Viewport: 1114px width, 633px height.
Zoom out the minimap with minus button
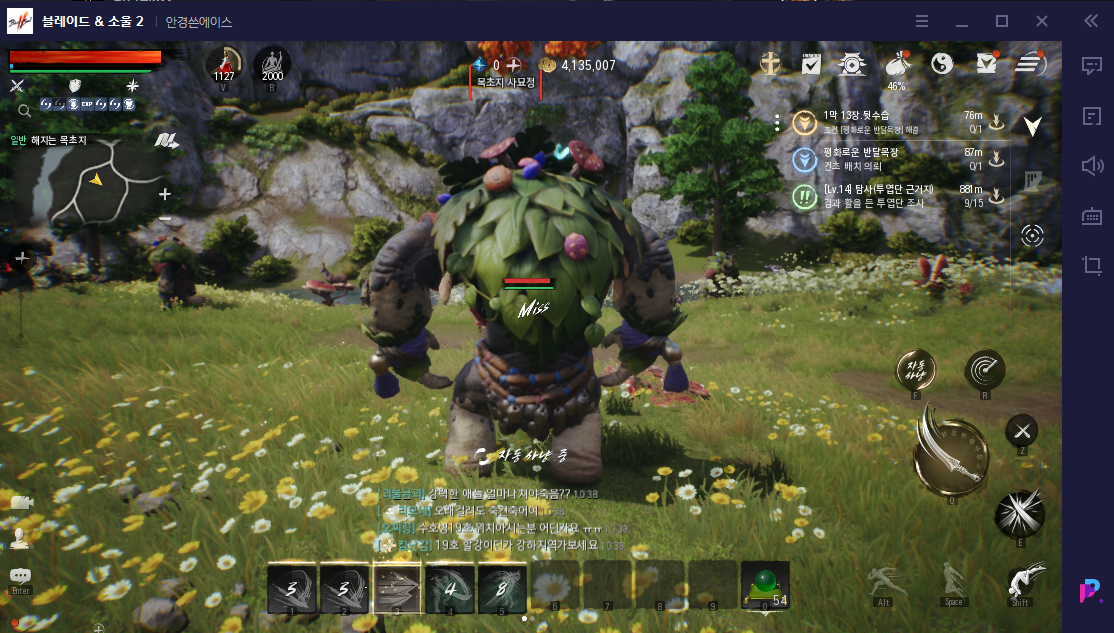coord(165,219)
